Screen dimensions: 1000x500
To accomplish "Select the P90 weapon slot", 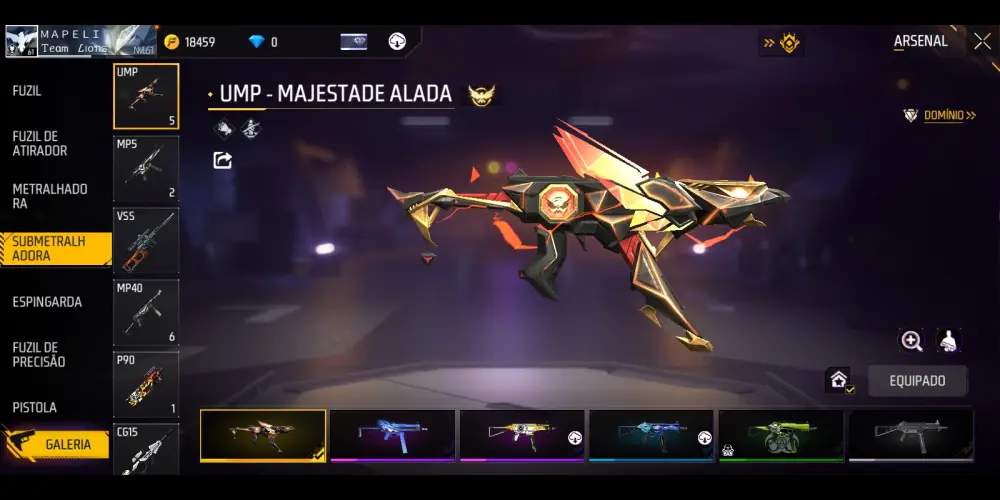I will [146, 384].
